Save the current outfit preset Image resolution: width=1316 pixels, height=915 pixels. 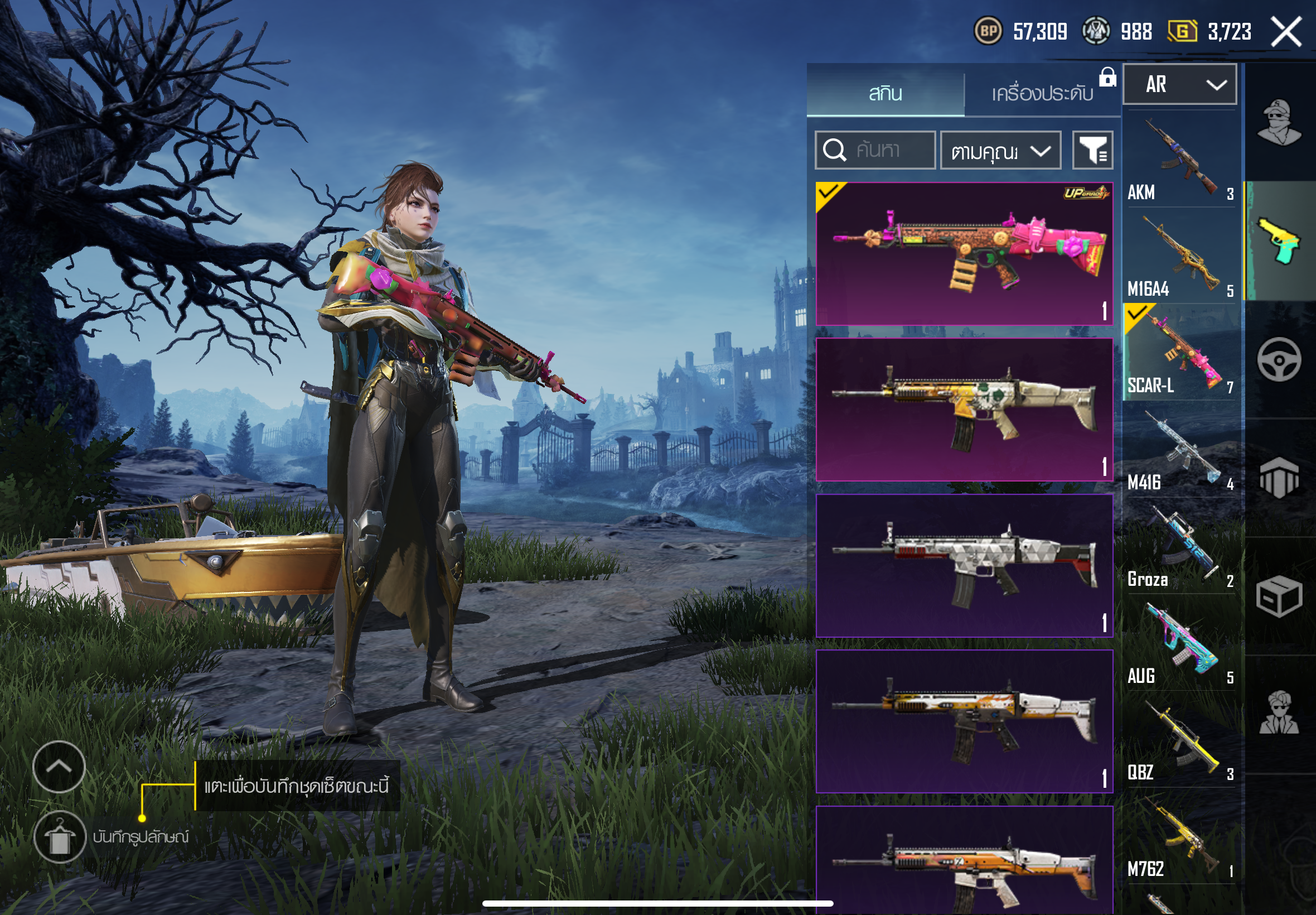(60, 837)
